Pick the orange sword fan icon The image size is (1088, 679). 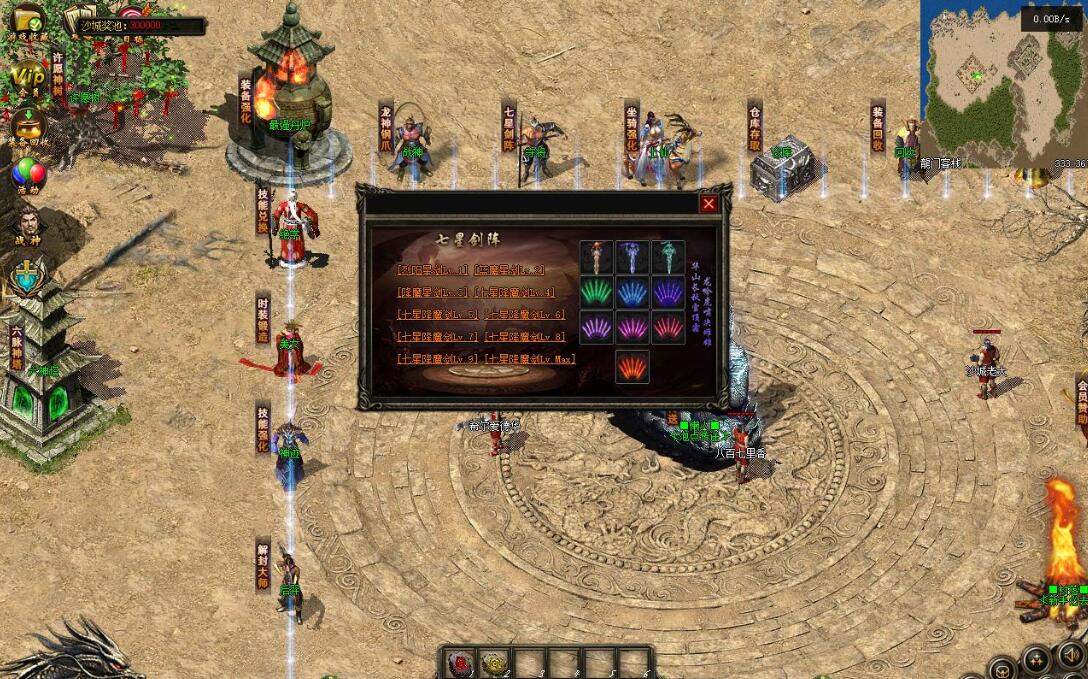pyautogui.click(x=632, y=366)
